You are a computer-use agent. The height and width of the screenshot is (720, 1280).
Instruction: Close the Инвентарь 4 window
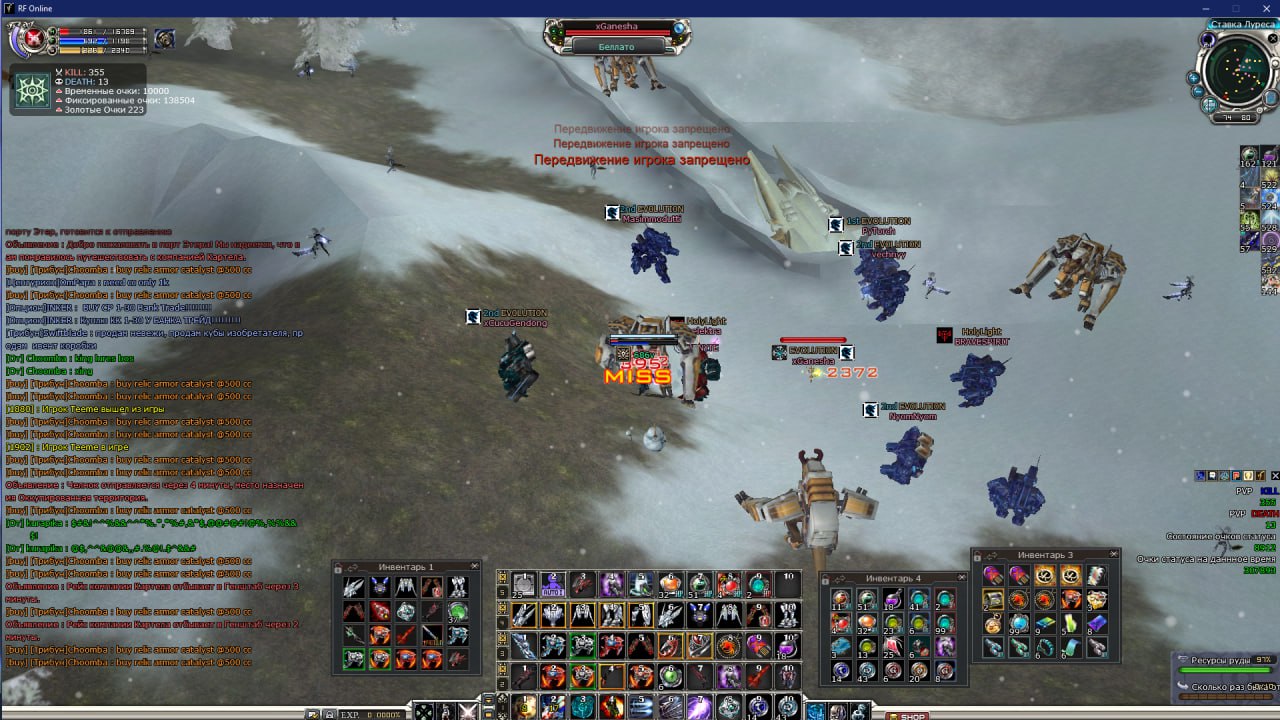[x=962, y=578]
